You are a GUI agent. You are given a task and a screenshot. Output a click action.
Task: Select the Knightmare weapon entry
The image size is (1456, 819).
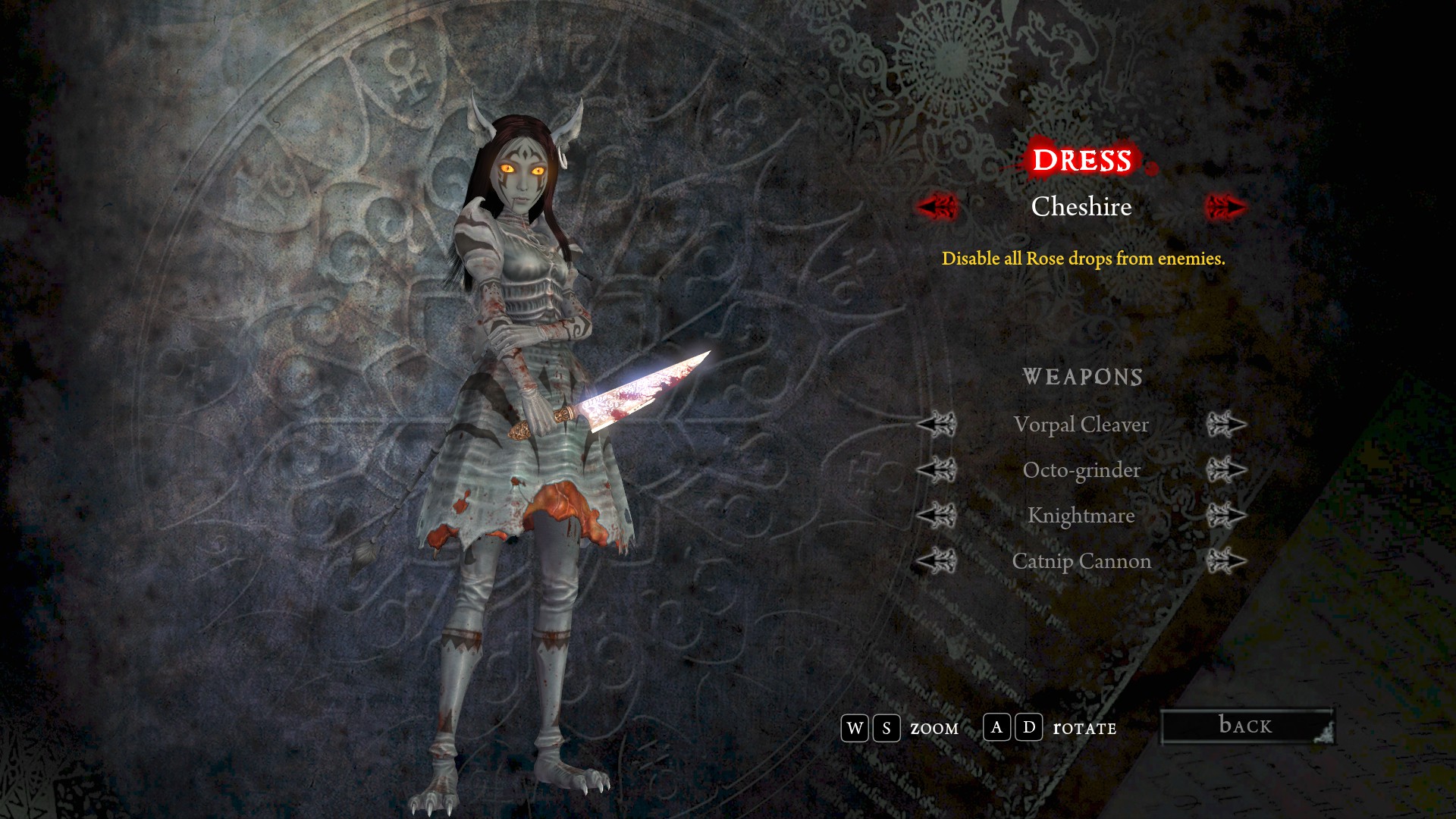pyautogui.click(x=1081, y=516)
